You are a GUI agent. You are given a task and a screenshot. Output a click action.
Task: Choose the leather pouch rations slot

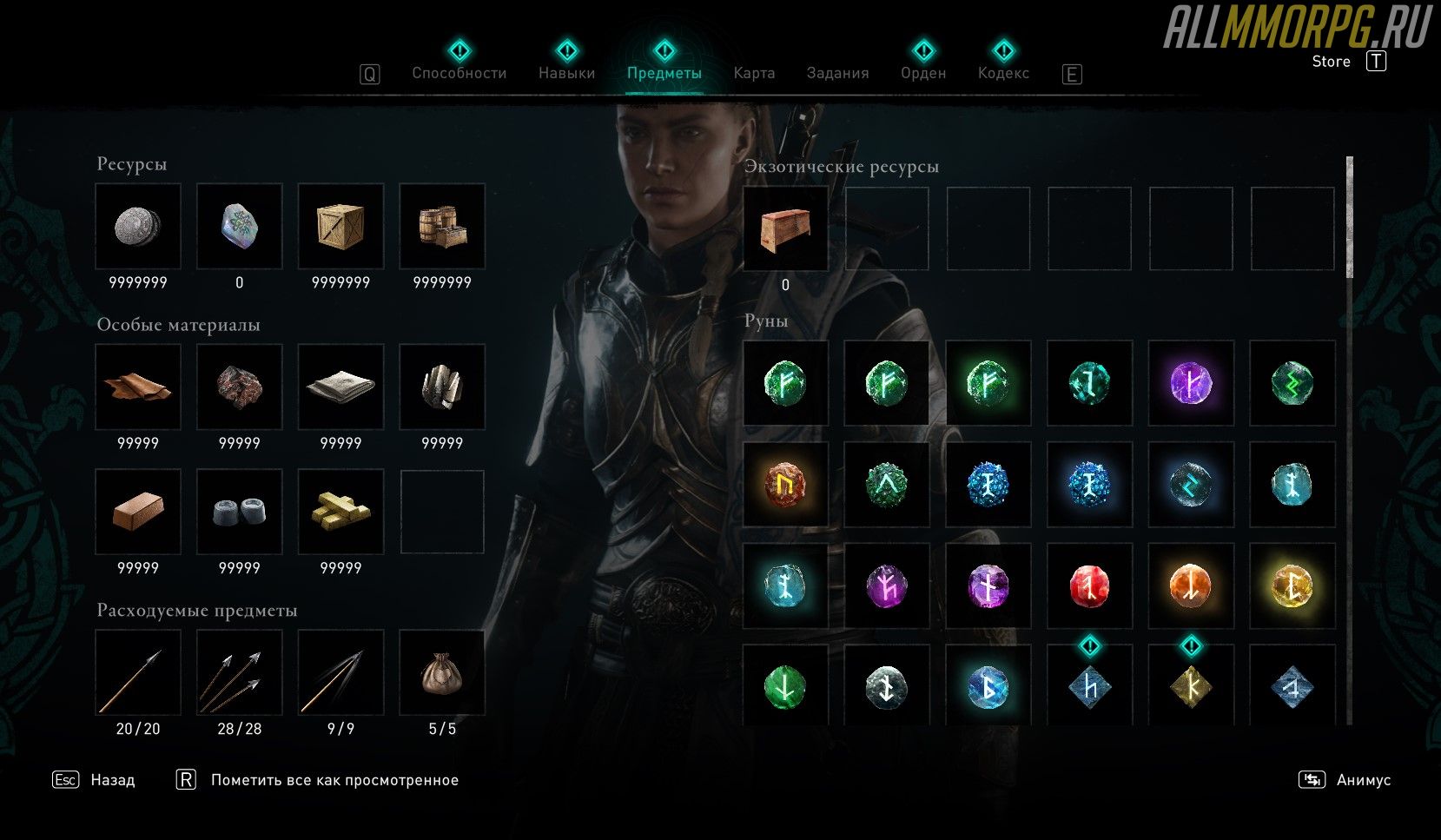coord(442,673)
